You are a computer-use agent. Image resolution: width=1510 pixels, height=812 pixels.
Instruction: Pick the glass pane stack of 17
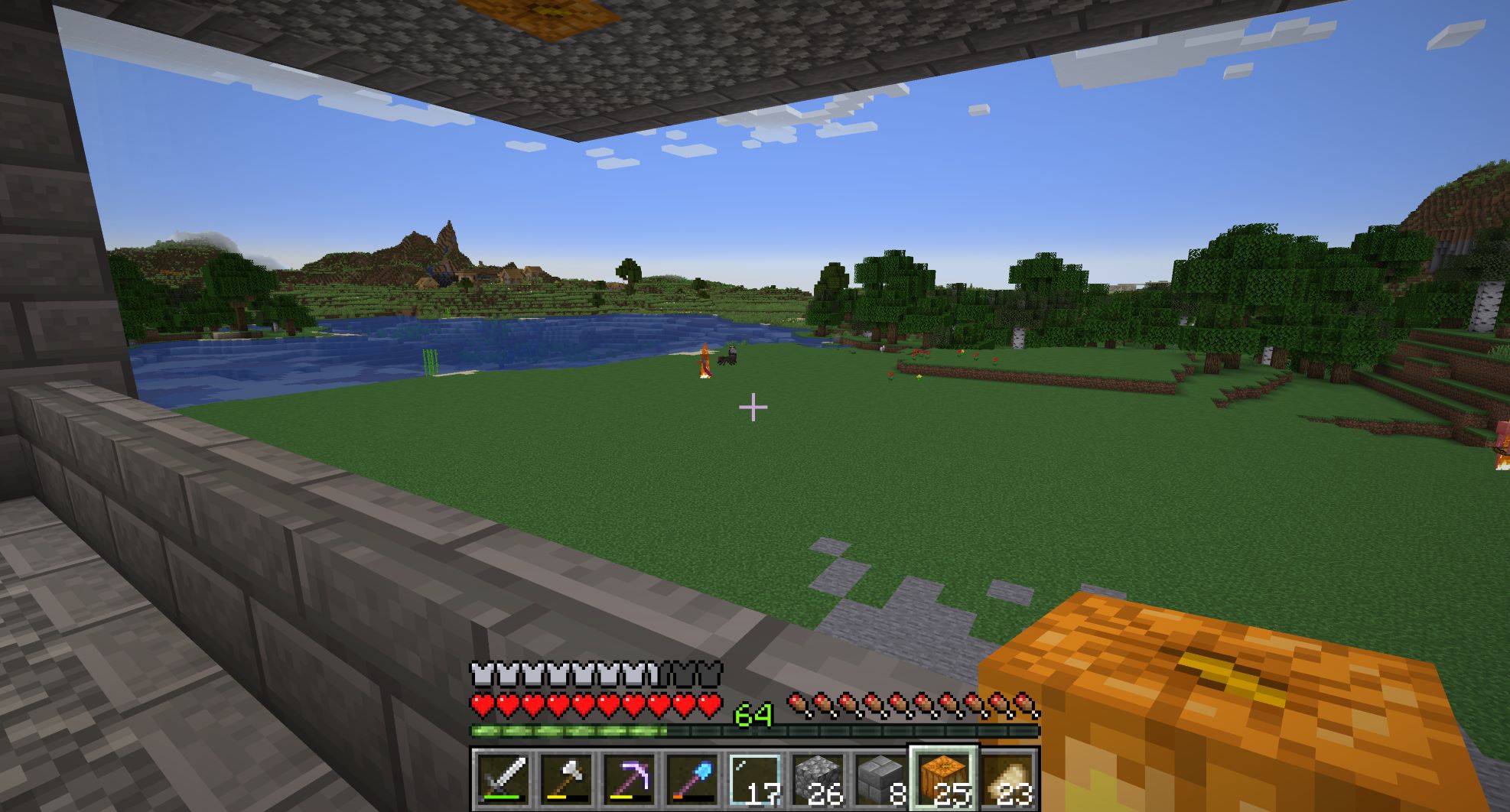(755, 778)
